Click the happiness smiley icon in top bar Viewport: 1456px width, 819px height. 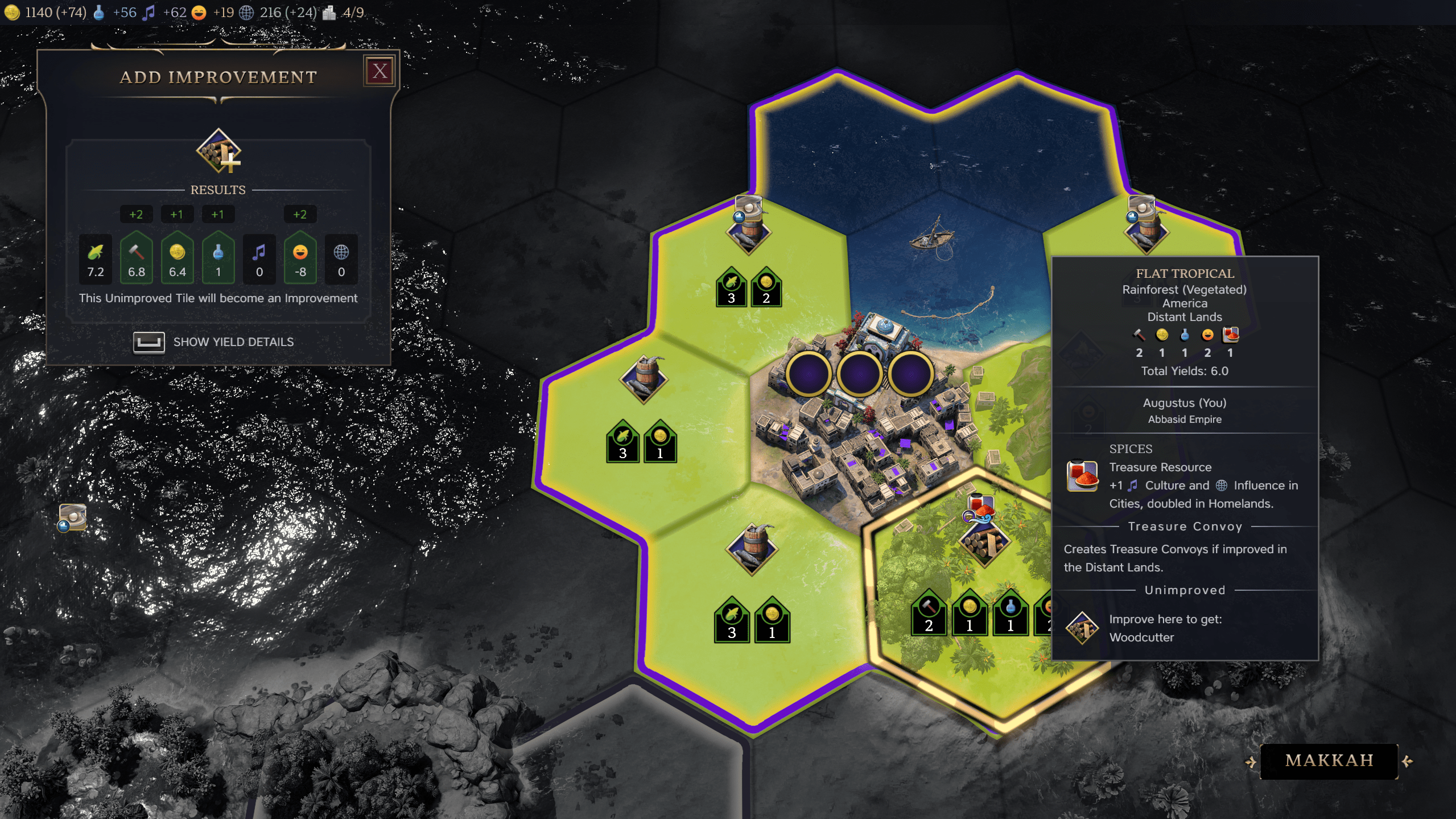(200, 12)
